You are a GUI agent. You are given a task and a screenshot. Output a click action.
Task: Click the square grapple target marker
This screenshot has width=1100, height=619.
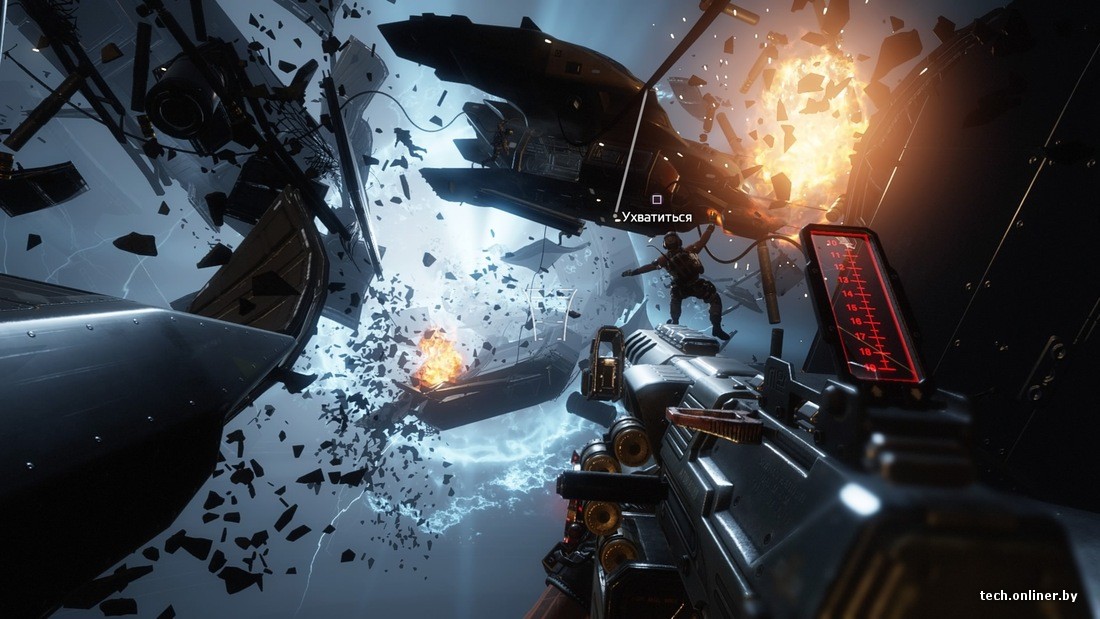click(x=657, y=200)
